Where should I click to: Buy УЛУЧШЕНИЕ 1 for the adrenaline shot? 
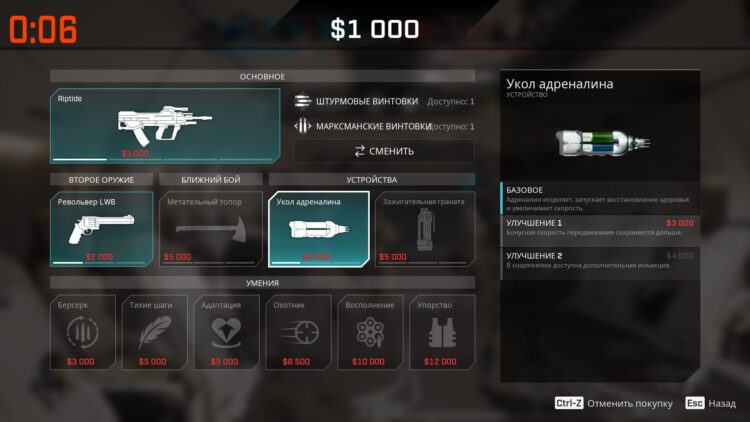point(600,230)
